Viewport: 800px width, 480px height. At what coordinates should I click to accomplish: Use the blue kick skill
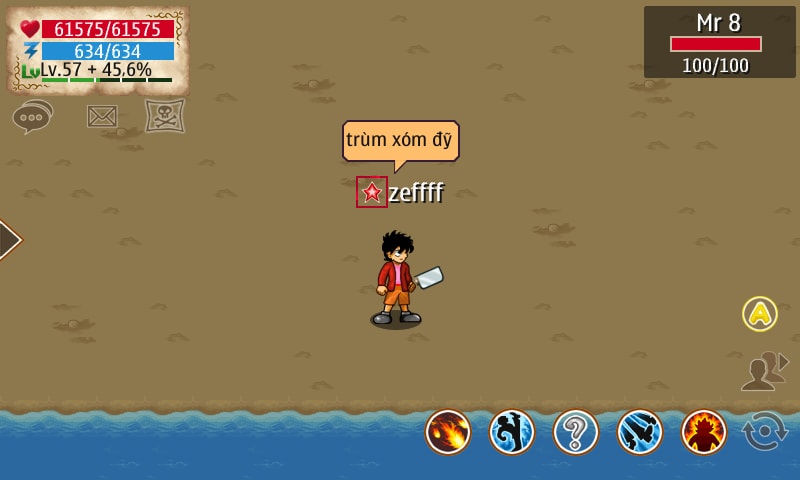pos(512,432)
